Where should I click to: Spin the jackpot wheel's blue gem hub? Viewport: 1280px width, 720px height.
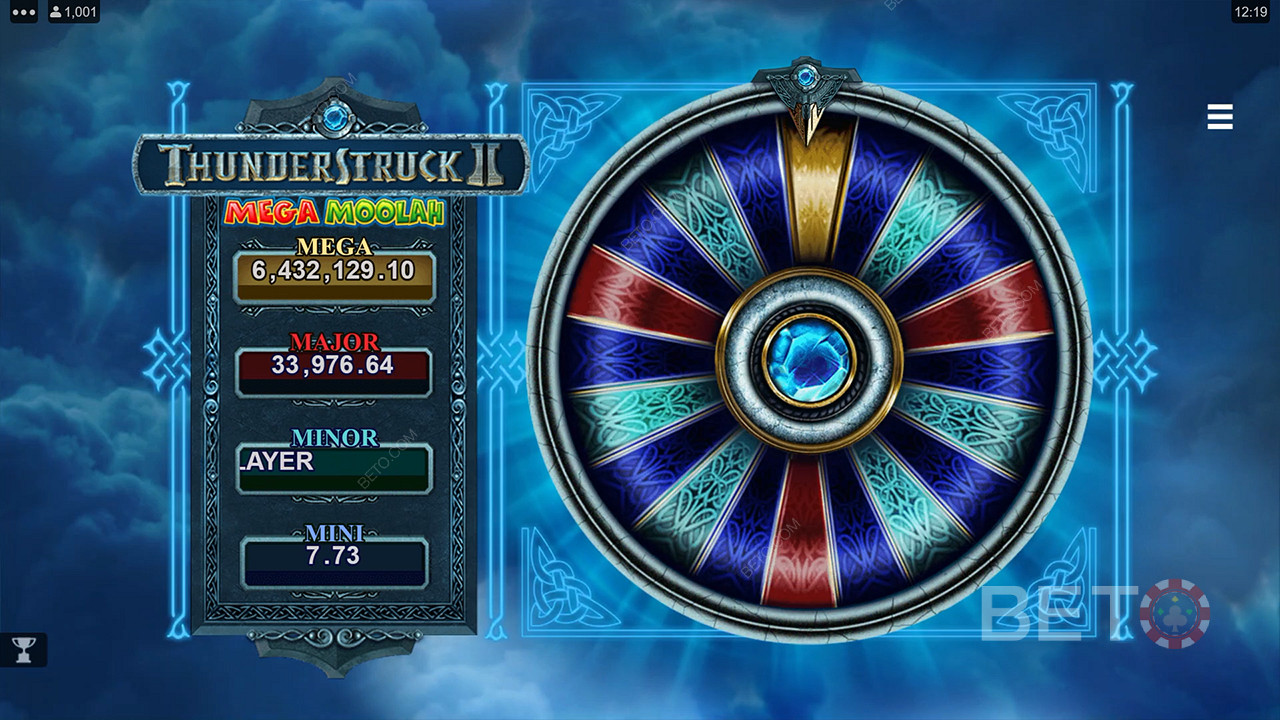[809, 360]
